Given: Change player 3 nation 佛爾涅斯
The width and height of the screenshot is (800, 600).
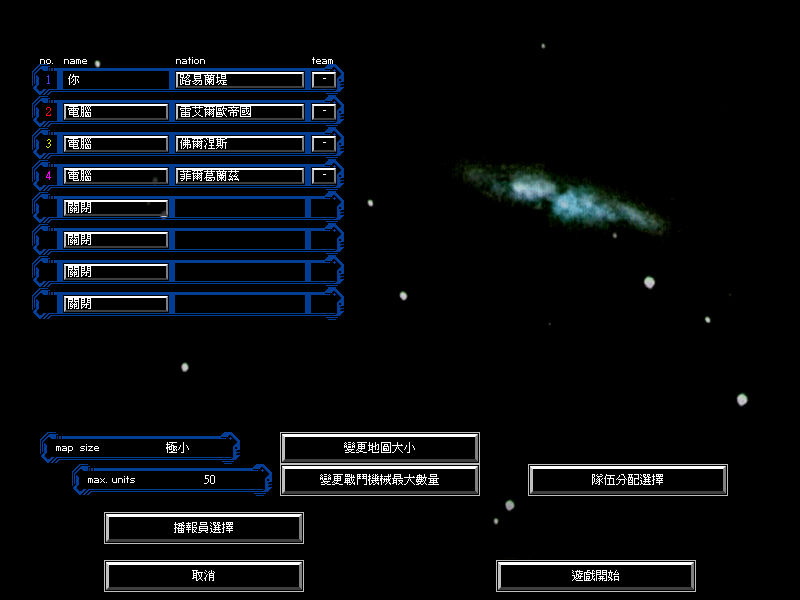Looking at the screenshot, I should pos(240,144).
